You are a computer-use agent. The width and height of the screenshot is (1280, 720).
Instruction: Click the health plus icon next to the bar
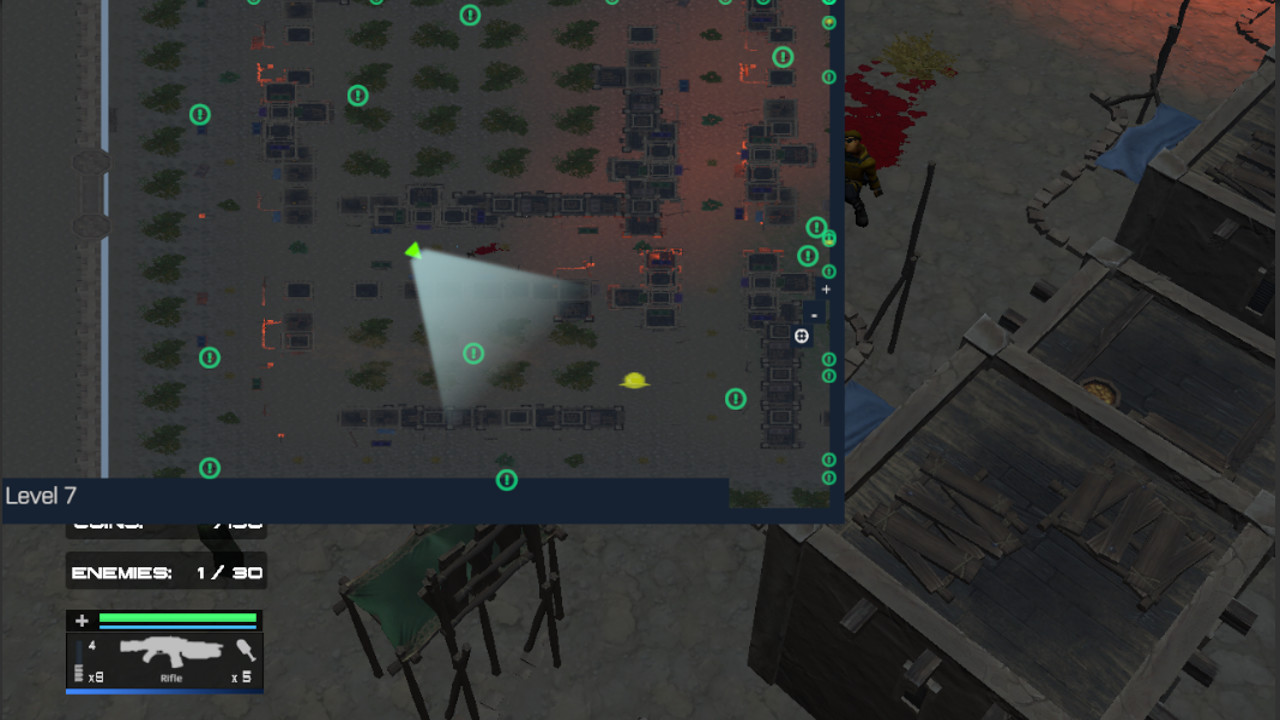point(79,620)
